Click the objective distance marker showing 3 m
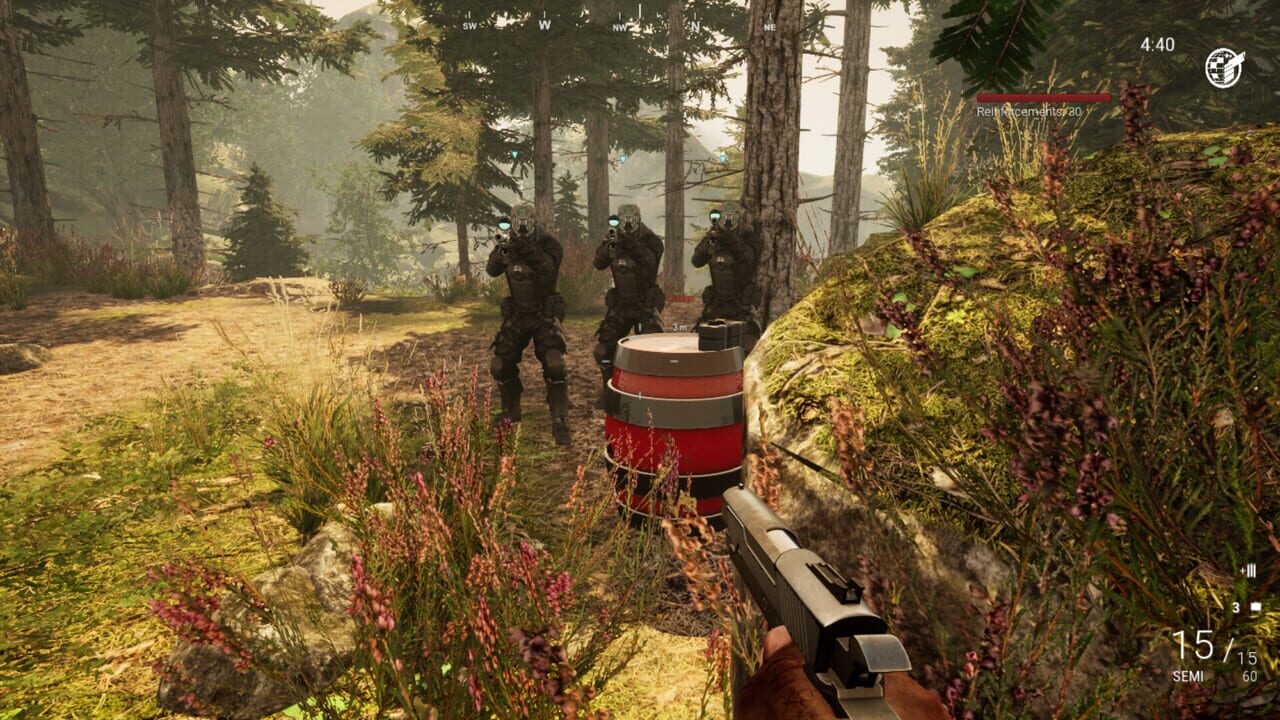Viewport: 1280px width, 720px height. tap(678, 327)
